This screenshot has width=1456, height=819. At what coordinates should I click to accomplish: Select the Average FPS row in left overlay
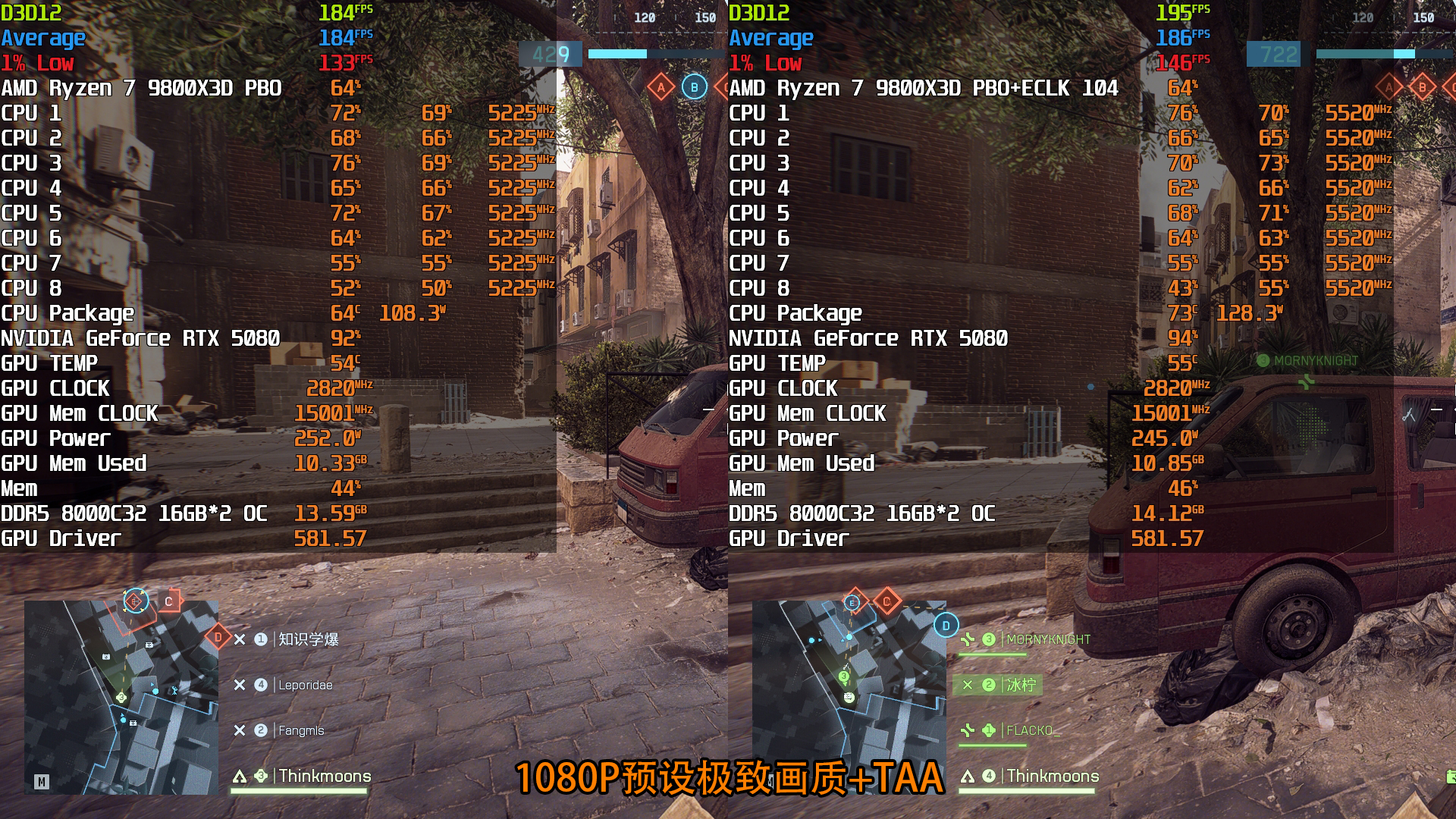(43, 37)
